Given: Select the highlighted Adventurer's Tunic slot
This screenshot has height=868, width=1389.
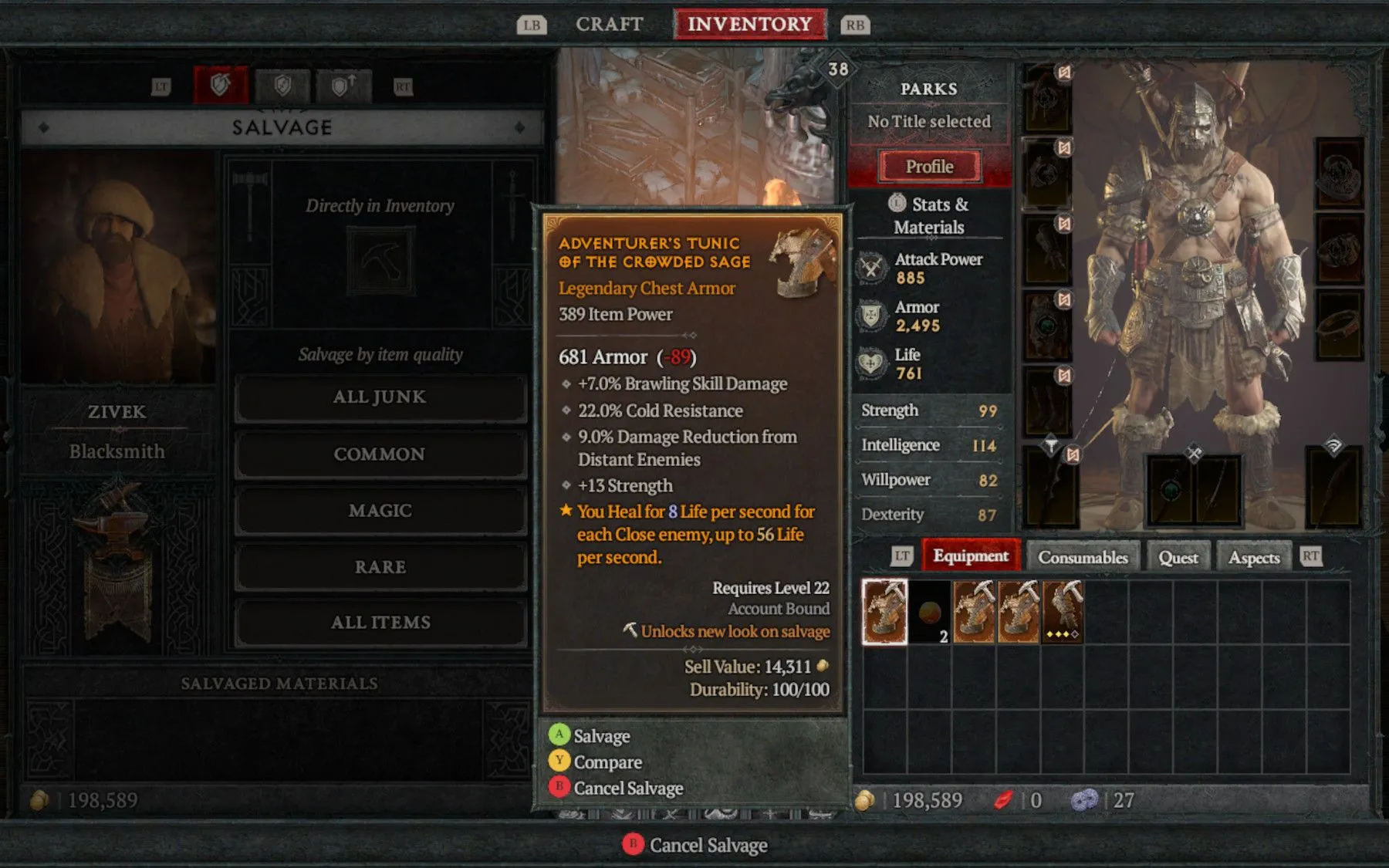Looking at the screenshot, I should pyautogui.click(x=884, y=612).
